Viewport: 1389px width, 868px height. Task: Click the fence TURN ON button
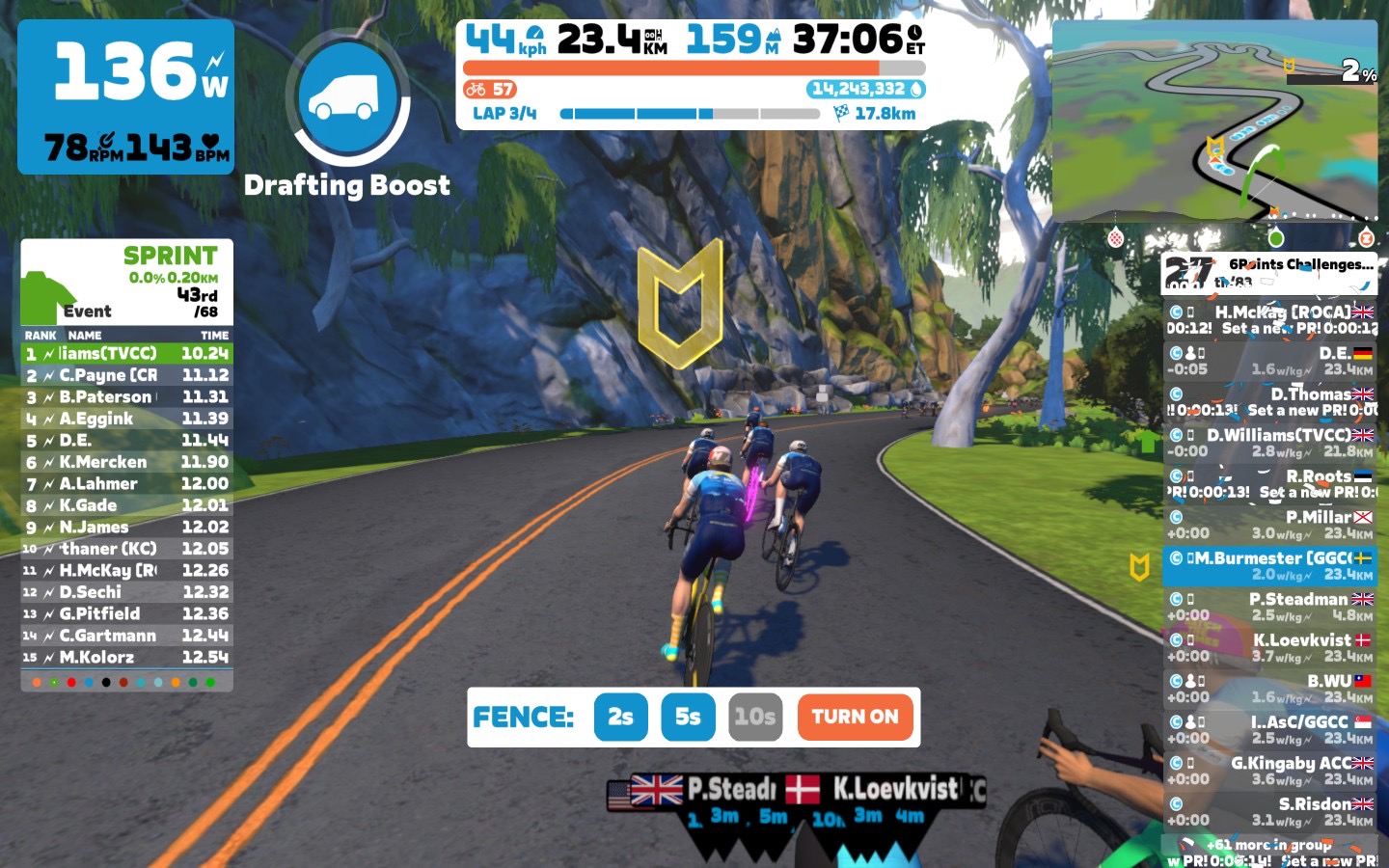(x=855, y=717)
